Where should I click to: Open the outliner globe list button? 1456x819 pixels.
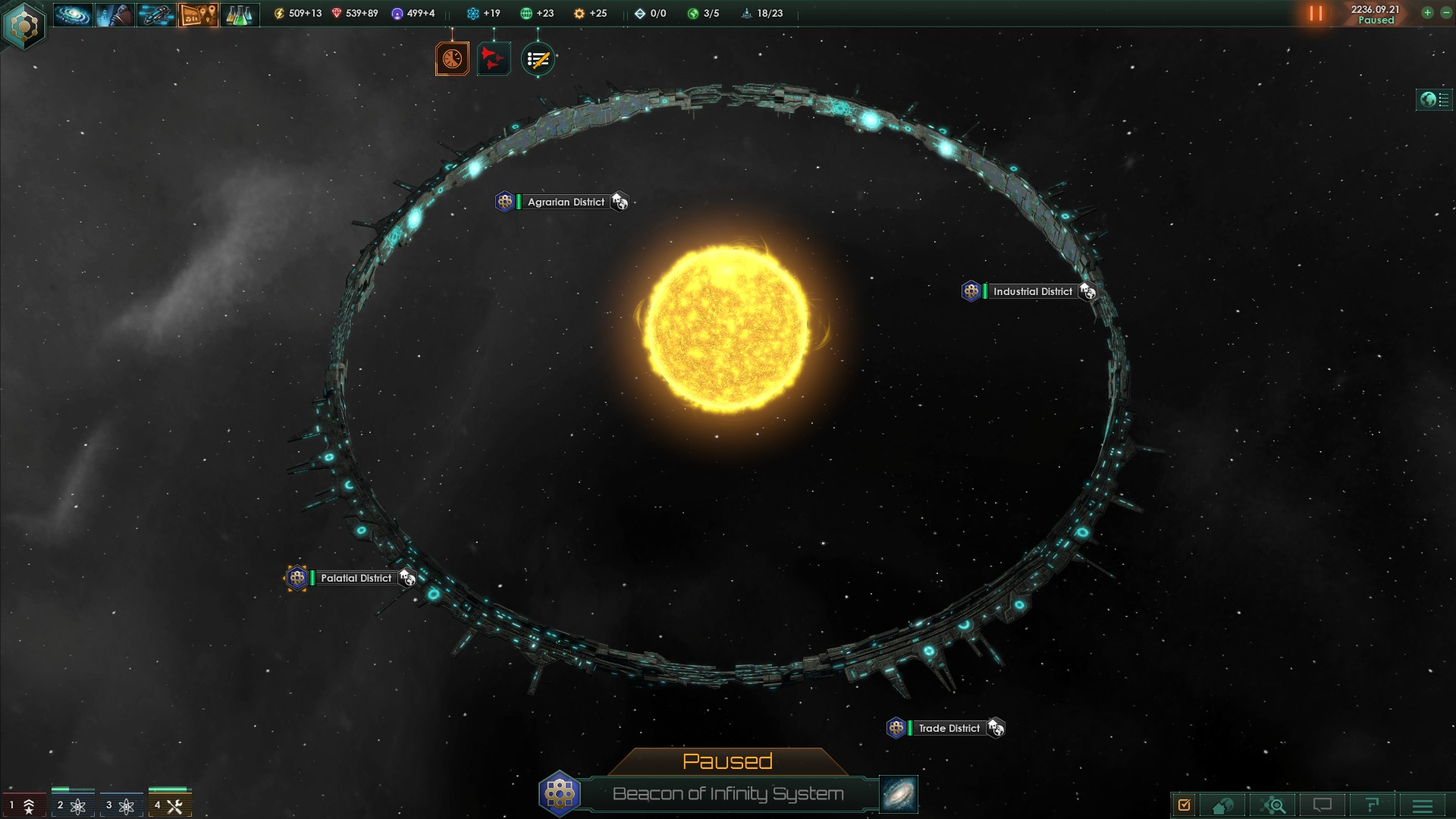click(1434, 99)
